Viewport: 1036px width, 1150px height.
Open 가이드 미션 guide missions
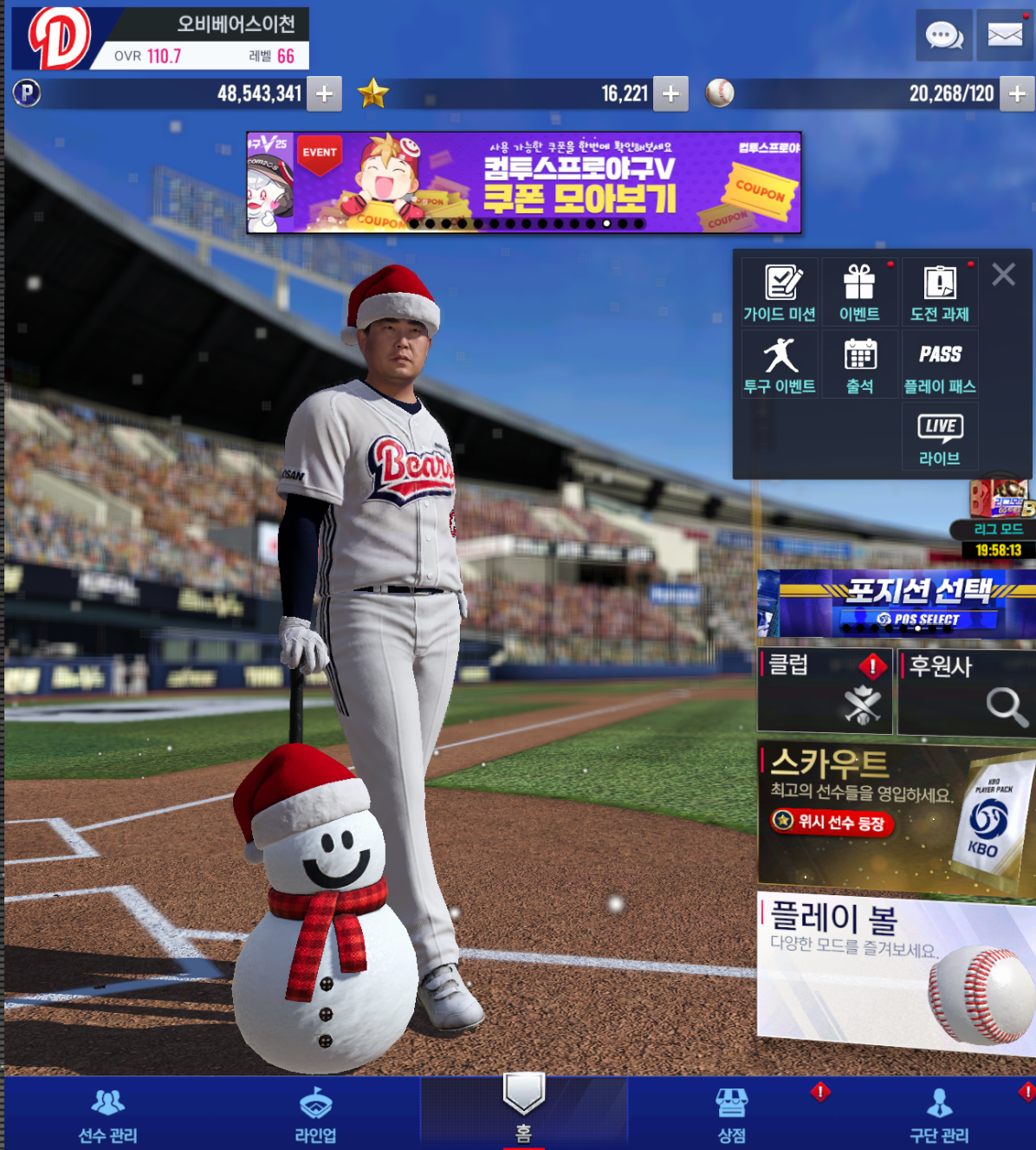coord(780,293)
